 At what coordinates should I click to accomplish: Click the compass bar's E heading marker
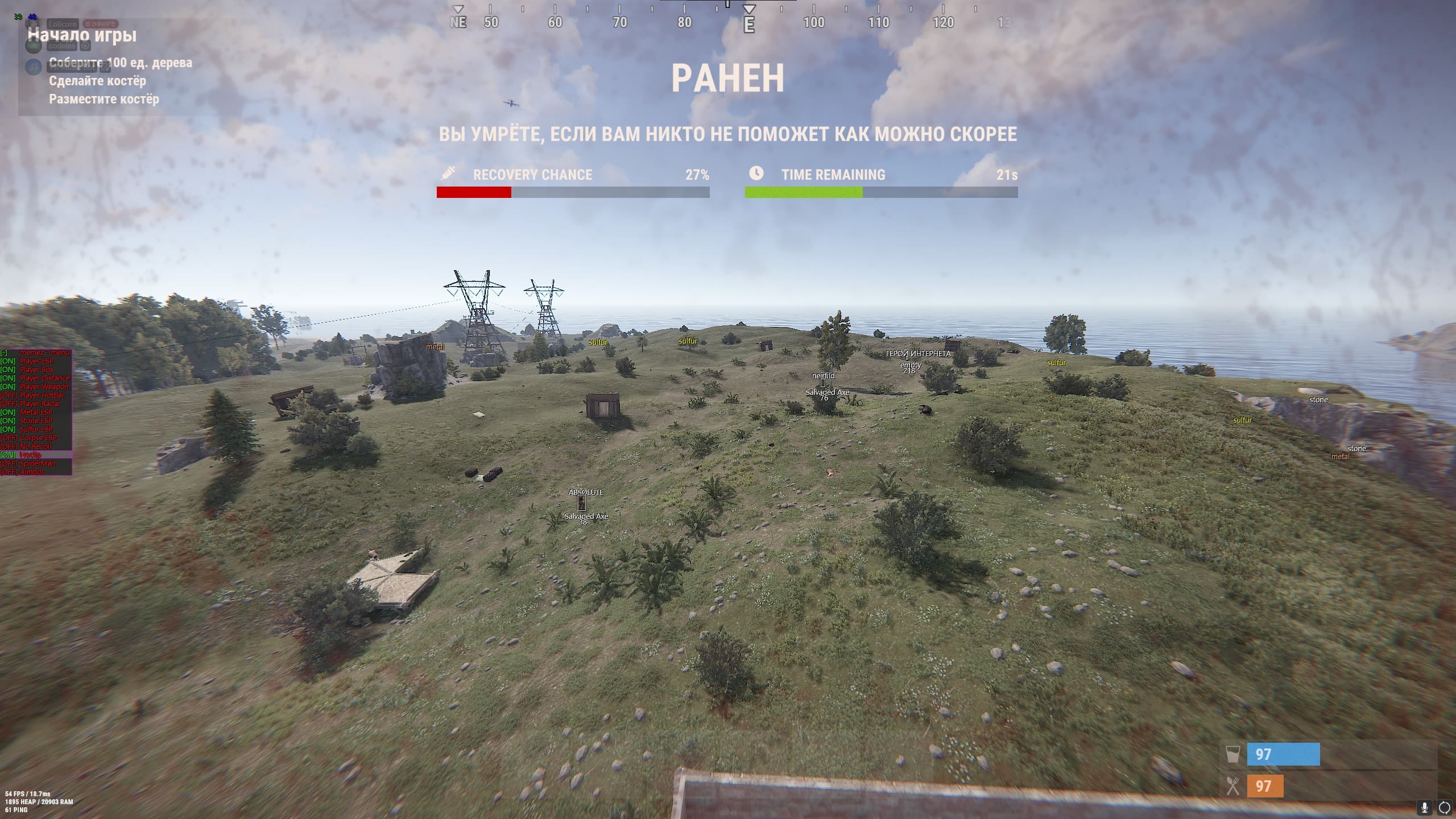pos(749,24)
